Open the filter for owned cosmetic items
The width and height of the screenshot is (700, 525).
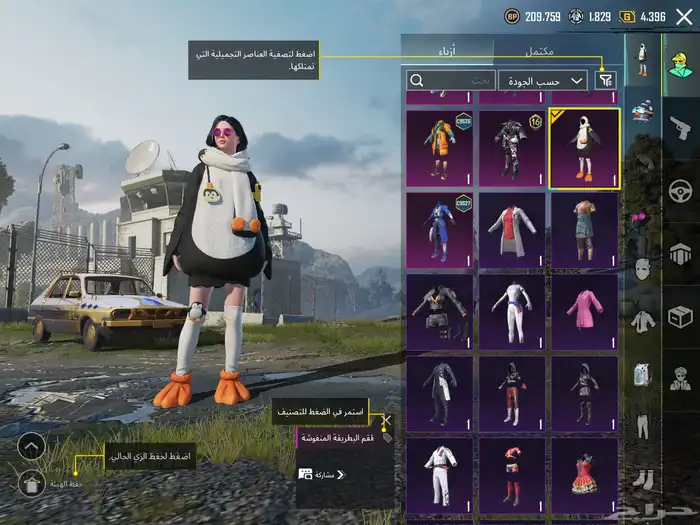coord(606,81)
